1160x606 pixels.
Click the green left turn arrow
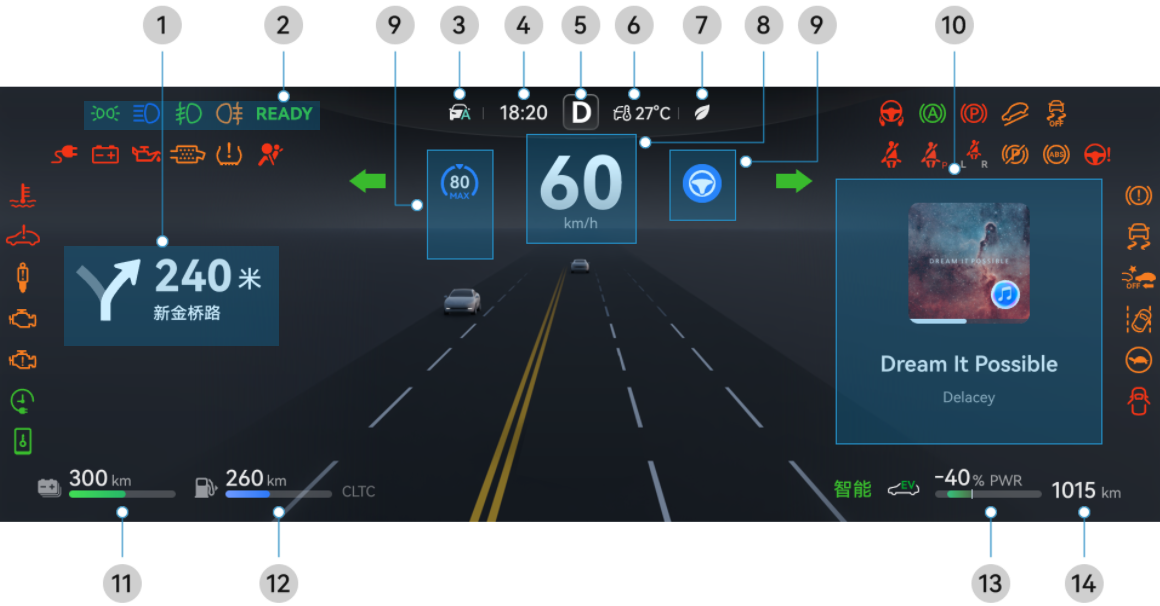point(367,181)
